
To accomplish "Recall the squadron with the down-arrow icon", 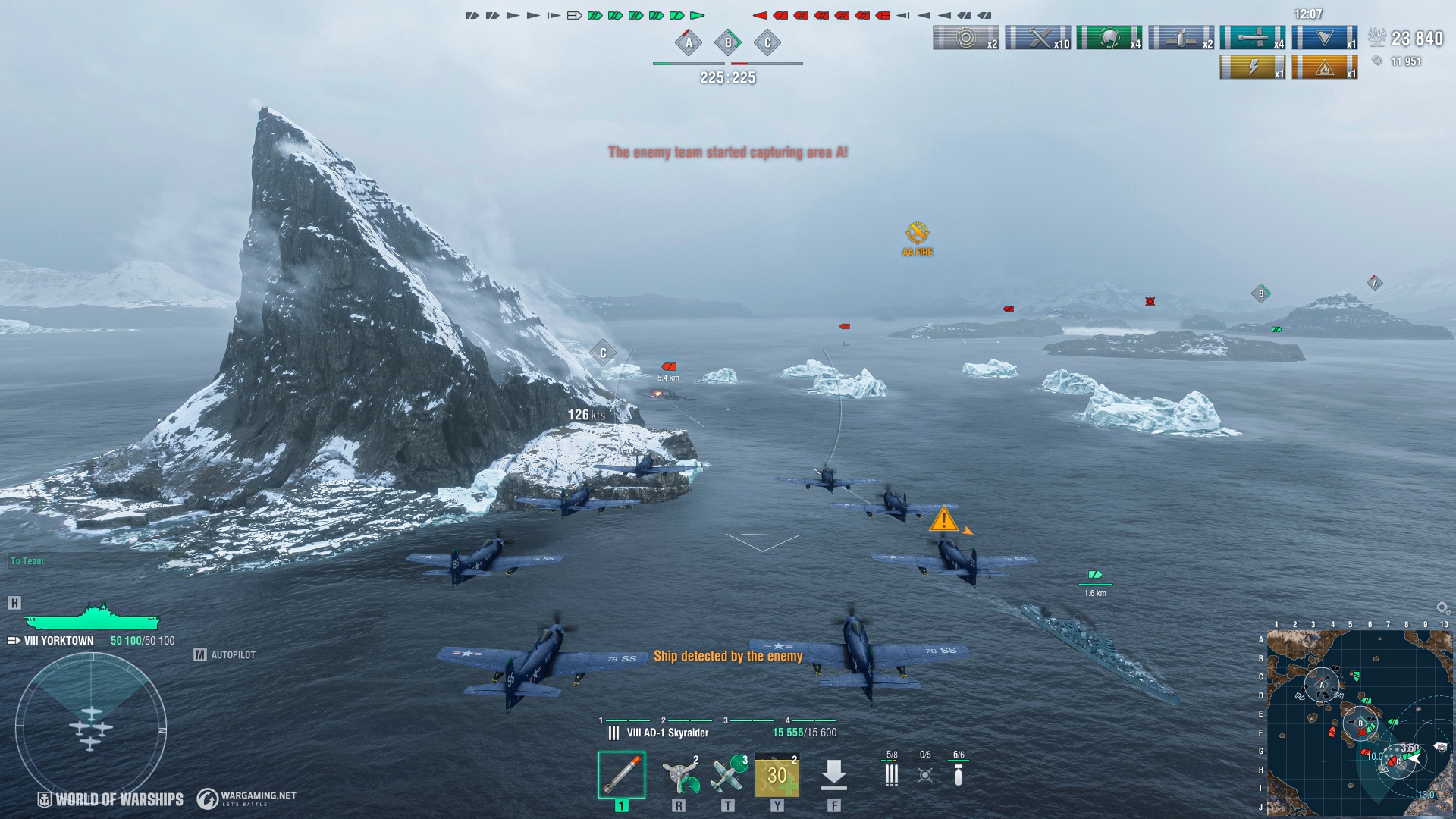I will point(833,775).
